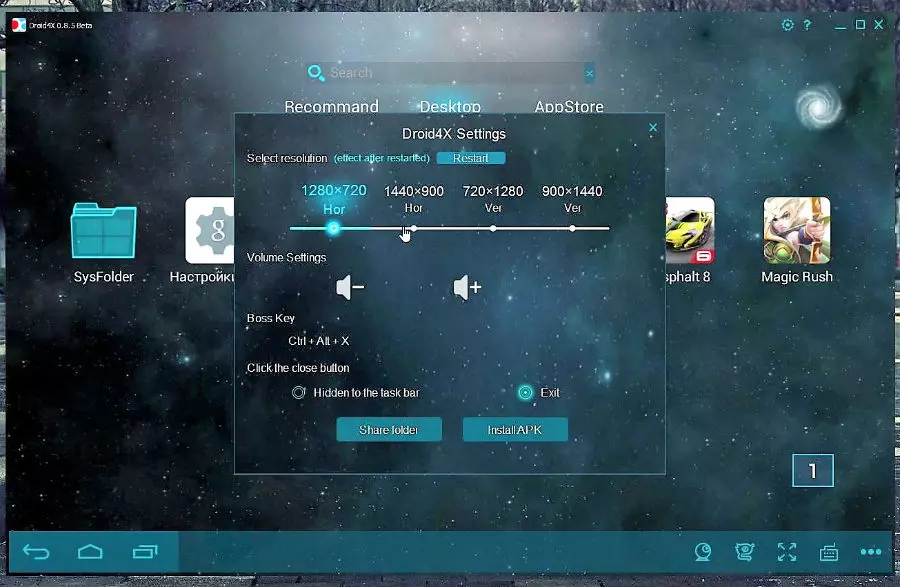Select the 1440×900 Hor resolution
The width and height of the screenshot is (900, 587).
pyautogui.click(x=414, y=228)
